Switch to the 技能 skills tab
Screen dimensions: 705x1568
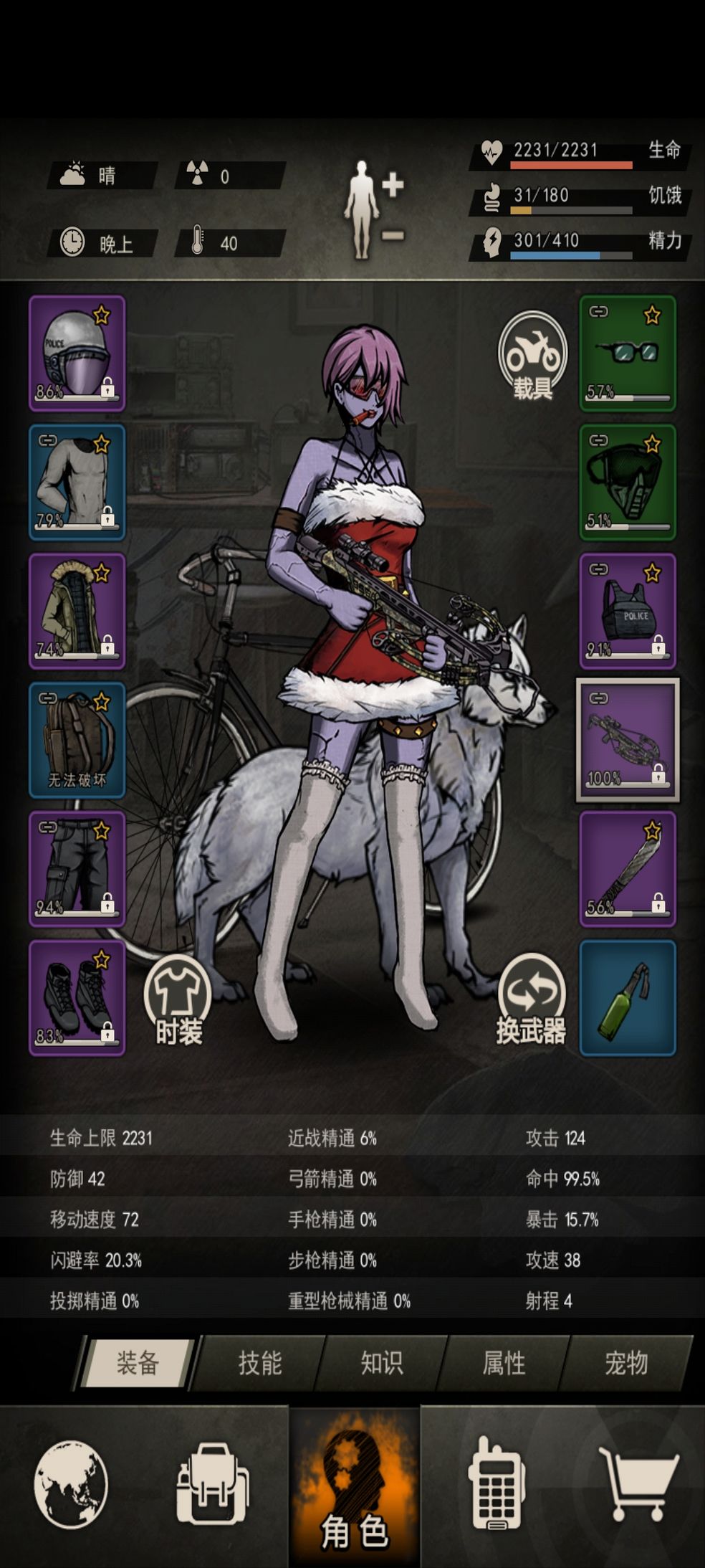[259, 1363]
